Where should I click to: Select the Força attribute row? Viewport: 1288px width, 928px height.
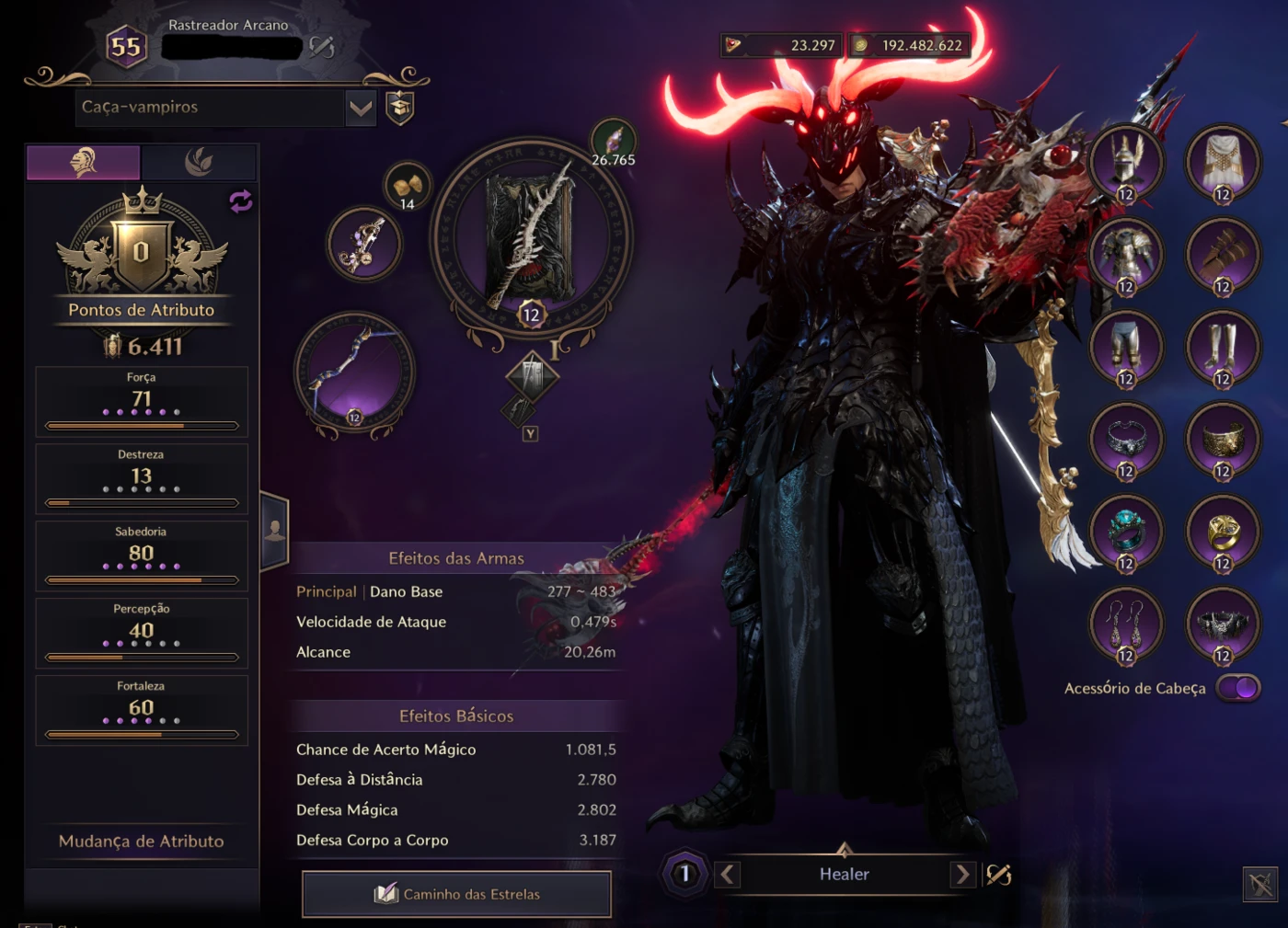pos(141,401)
